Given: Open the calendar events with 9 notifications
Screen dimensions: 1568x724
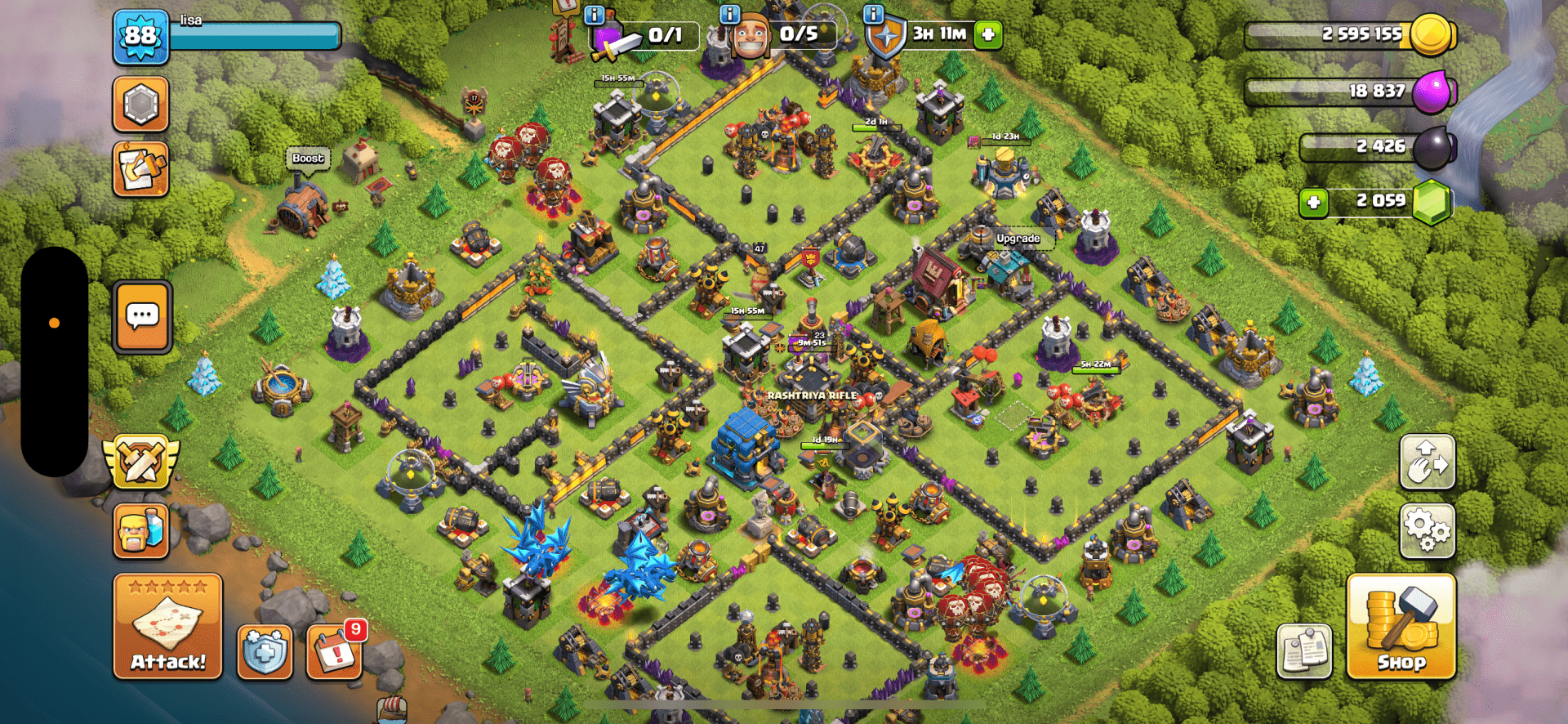Looking at the screenshot, I should click(334, 652).
